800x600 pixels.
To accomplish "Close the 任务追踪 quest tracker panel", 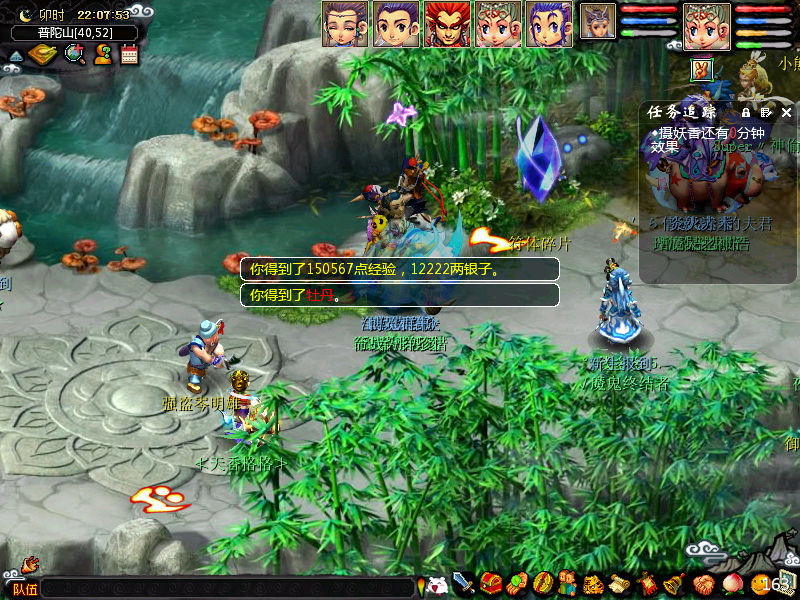I will point(787,112).
